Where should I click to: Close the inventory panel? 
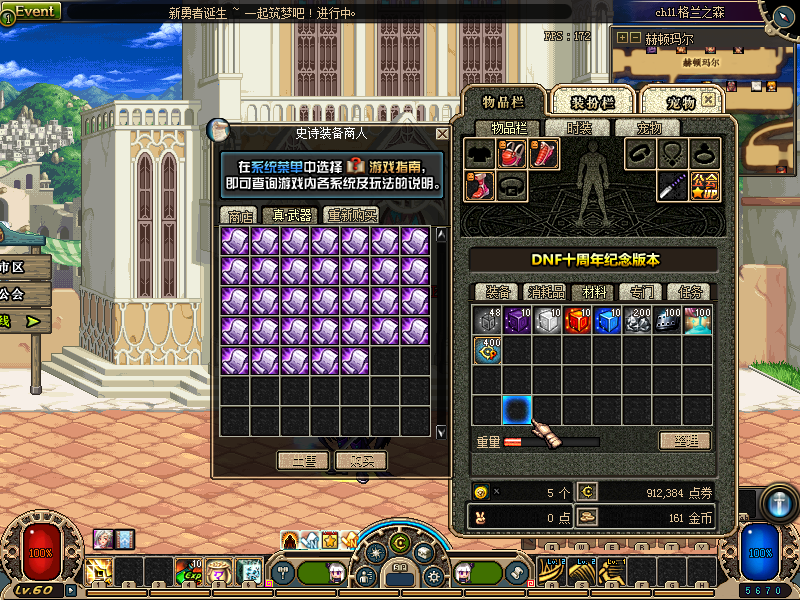(x=709, y=100)
